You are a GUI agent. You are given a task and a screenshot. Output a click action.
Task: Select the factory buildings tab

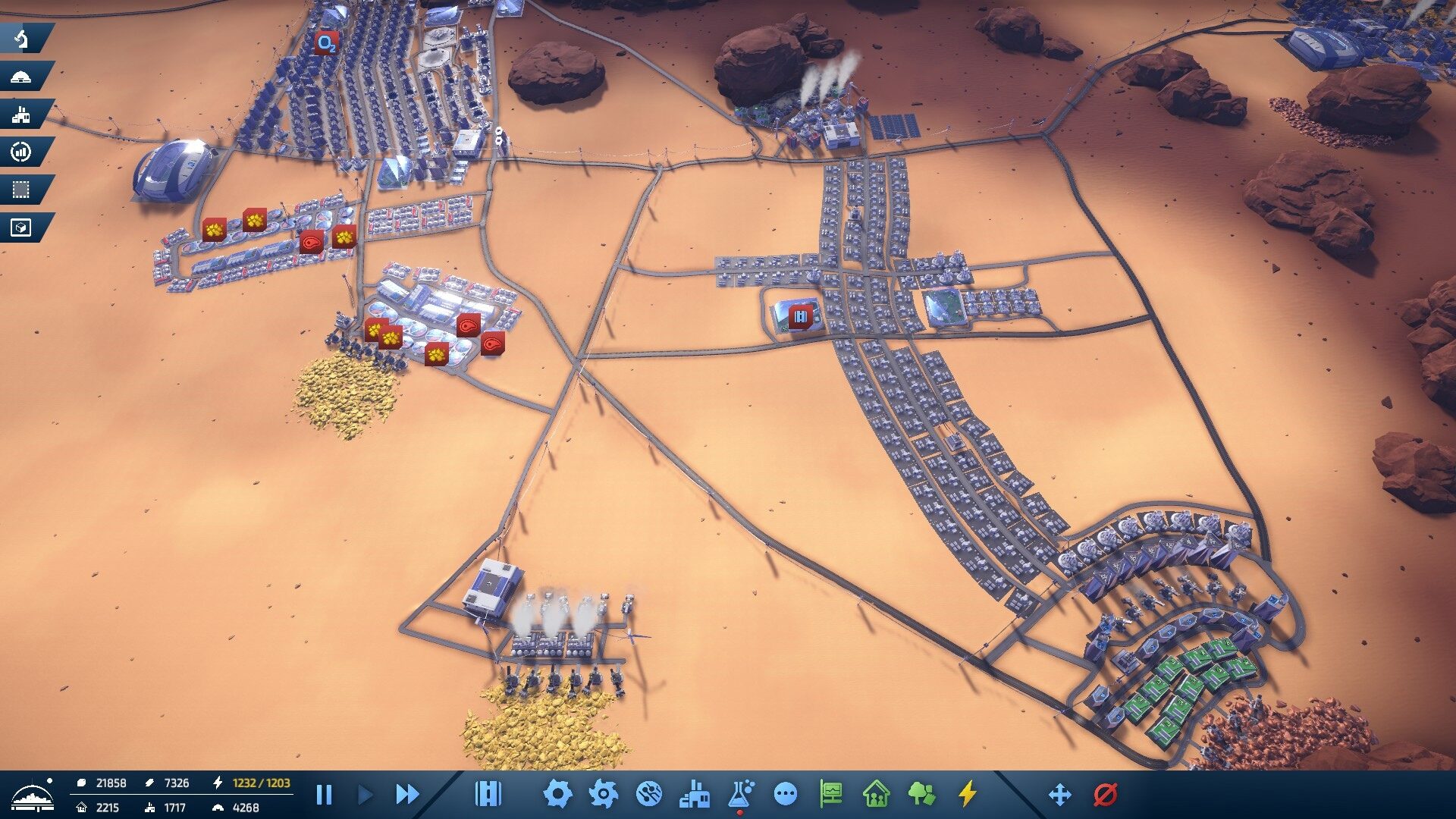[x=22, y=115]
